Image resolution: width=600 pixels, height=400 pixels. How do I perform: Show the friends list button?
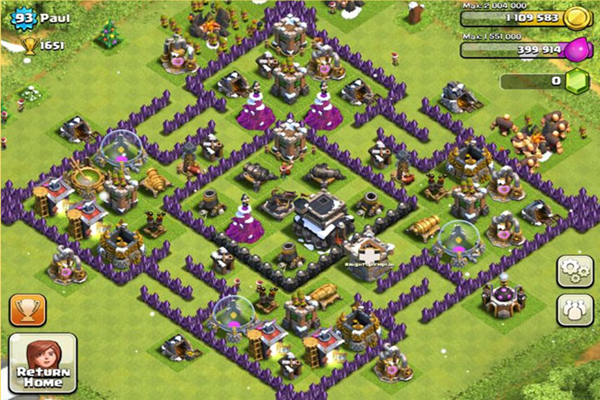click(x=572, y=309)
